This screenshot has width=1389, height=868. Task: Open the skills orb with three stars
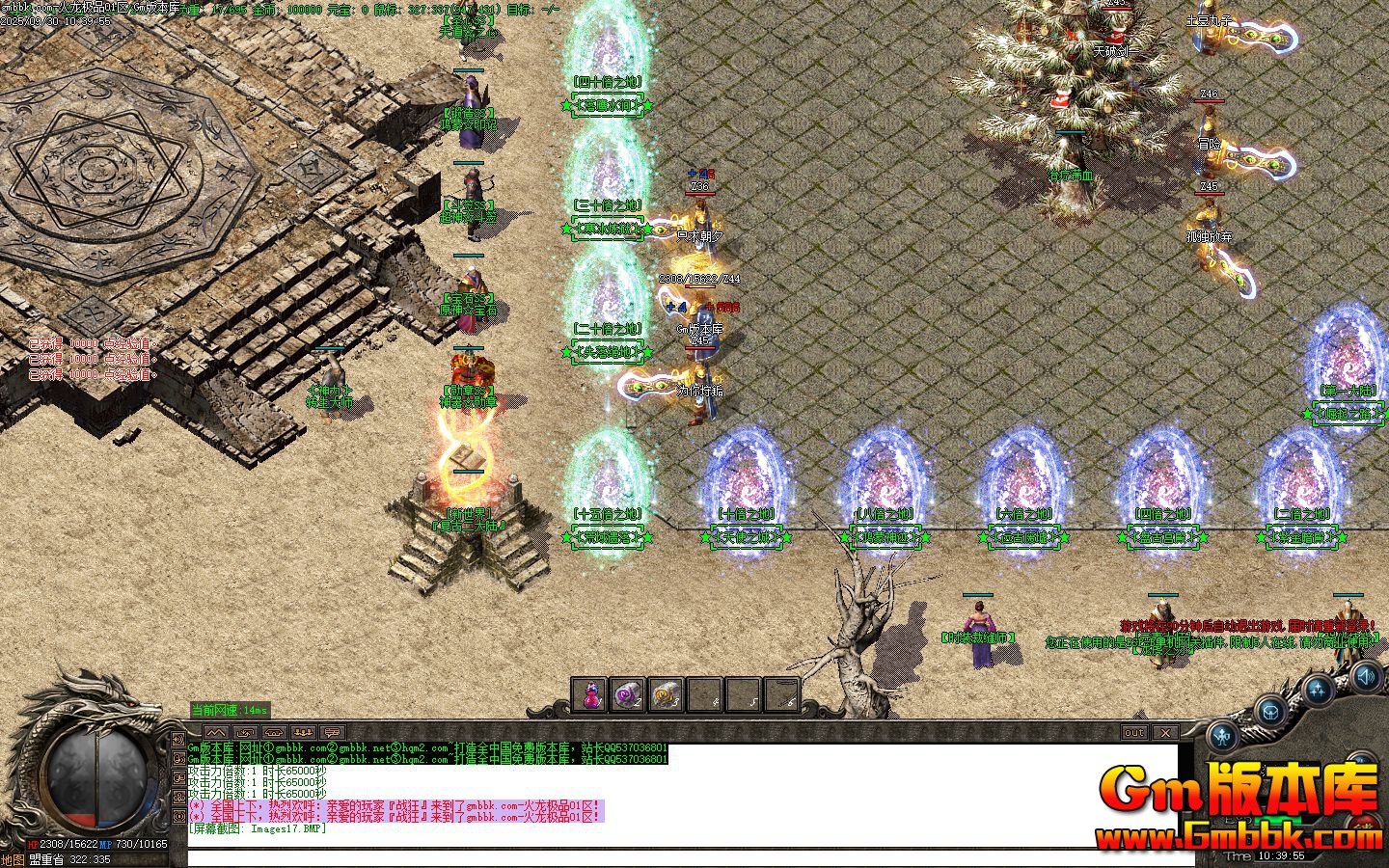[x=1319, y=689]
